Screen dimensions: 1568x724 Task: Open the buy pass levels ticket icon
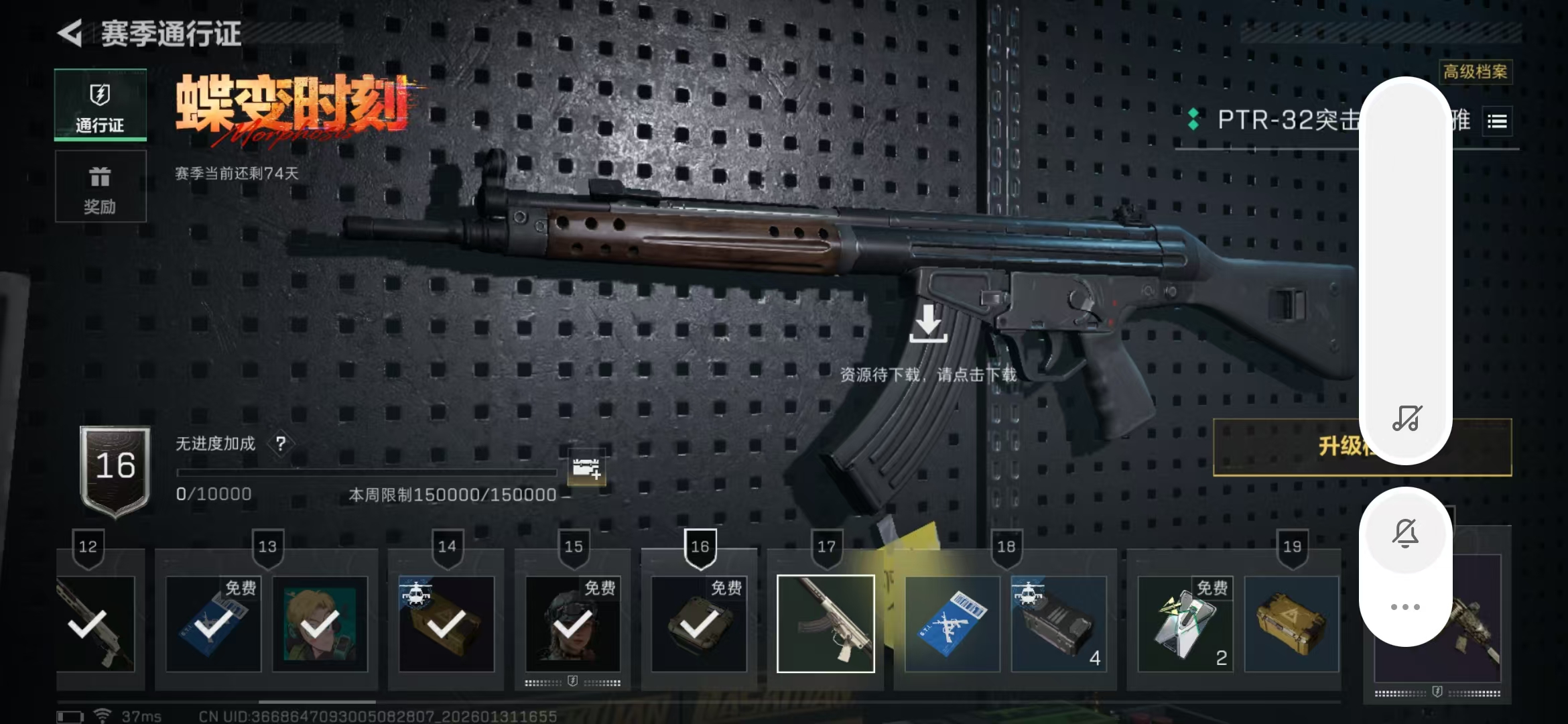pyautogui.click(x=586, y=467)
